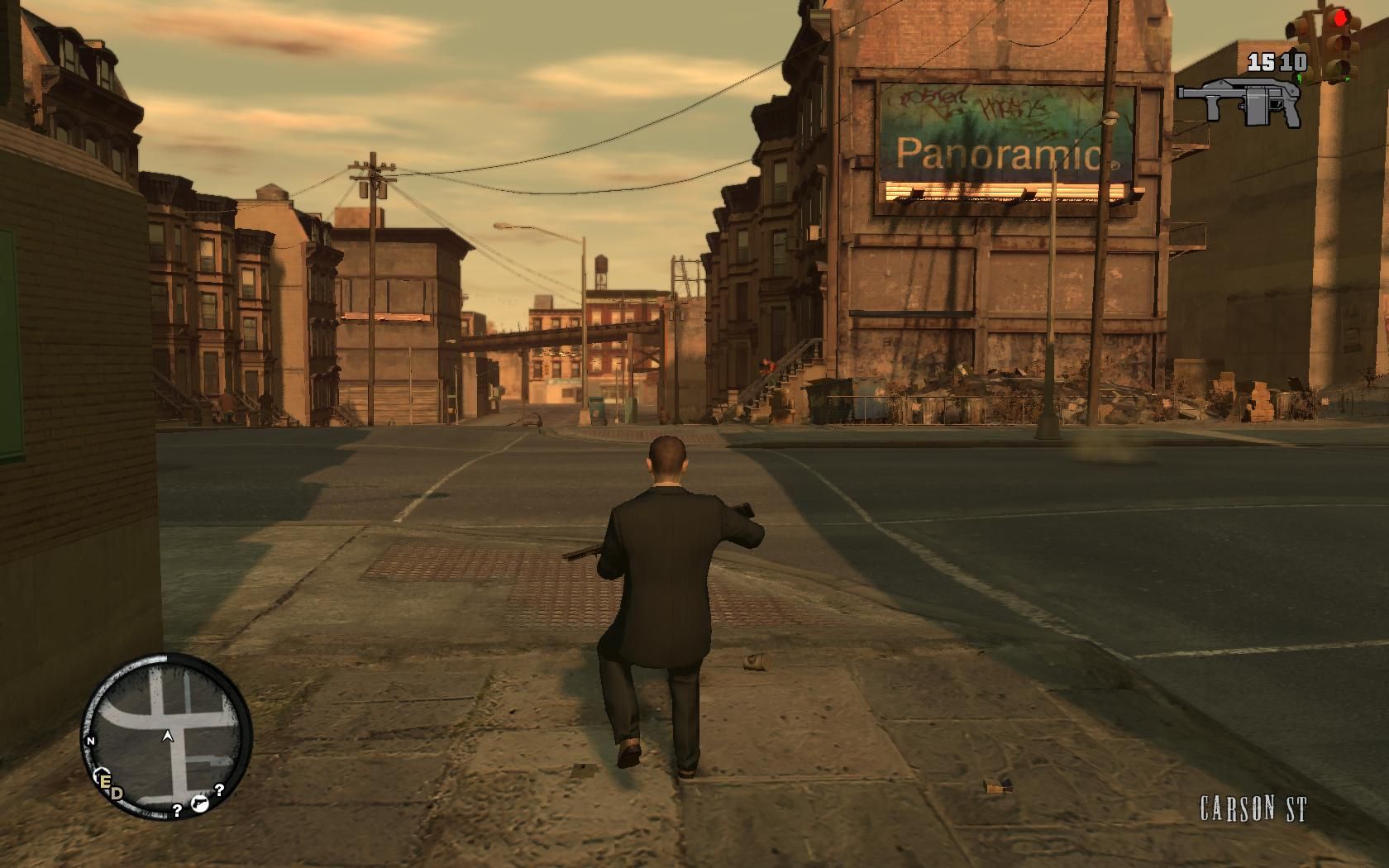Screen dimensions: 1389x868
Task: Select the red traffic light at top right
Action: [1339, 17]
